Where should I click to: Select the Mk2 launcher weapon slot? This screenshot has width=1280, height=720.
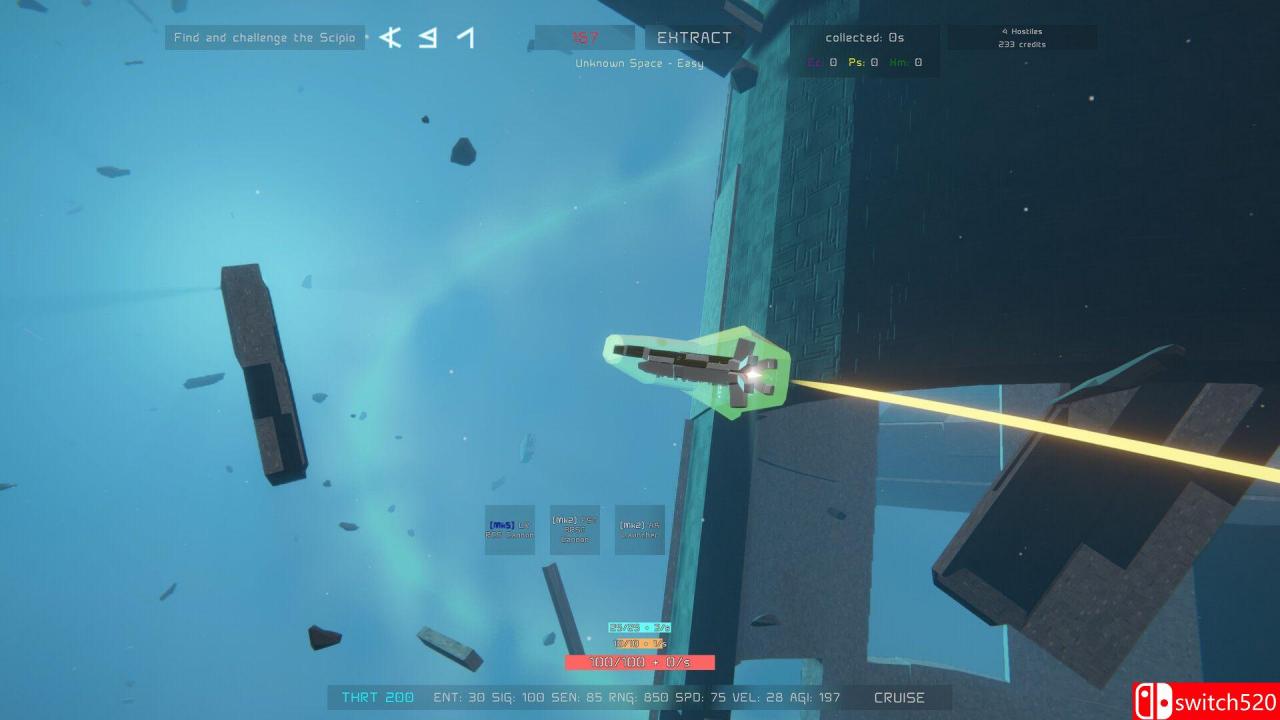click(x=640, y=530)
